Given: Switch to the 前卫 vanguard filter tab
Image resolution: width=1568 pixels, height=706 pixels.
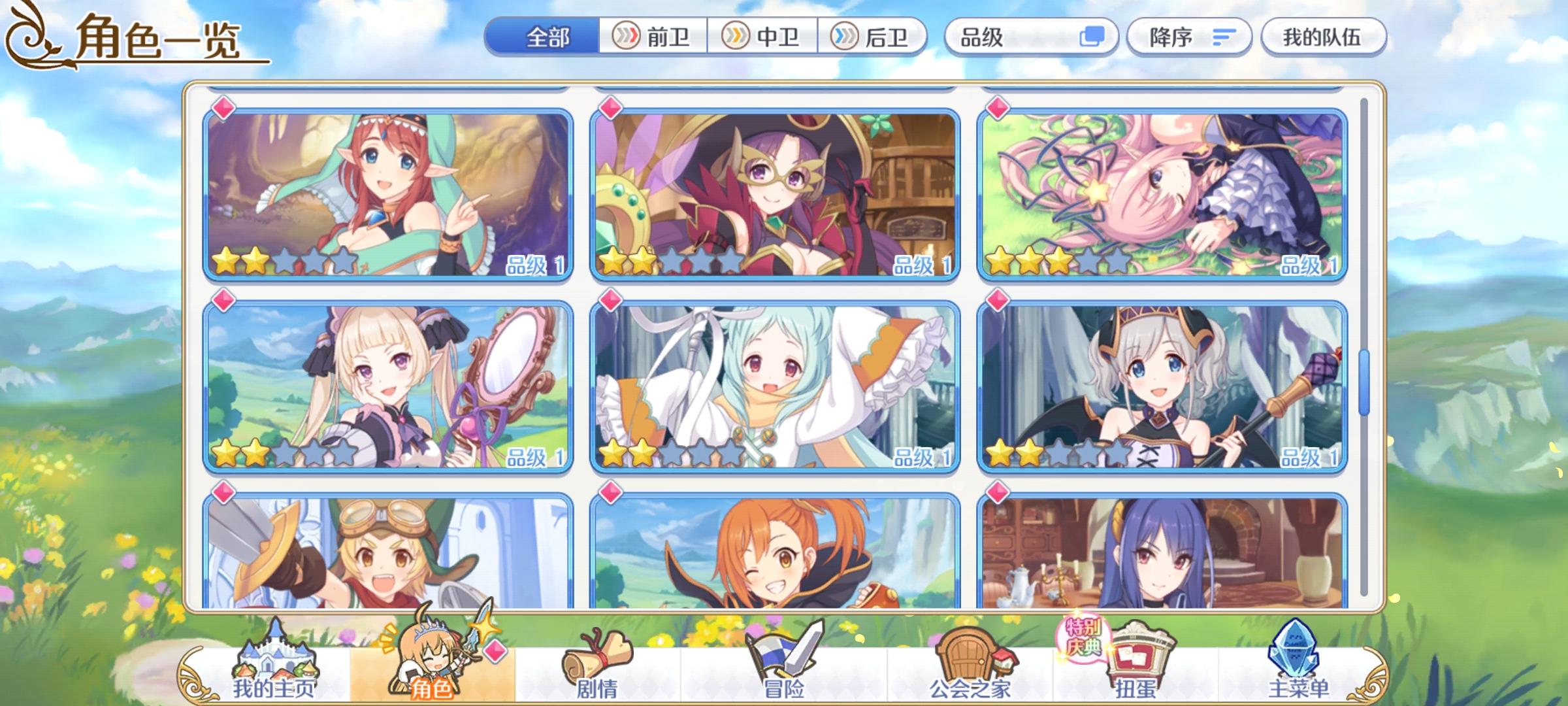Looking at the screenshot, I should pyautogui.click(x=653, y=37).
